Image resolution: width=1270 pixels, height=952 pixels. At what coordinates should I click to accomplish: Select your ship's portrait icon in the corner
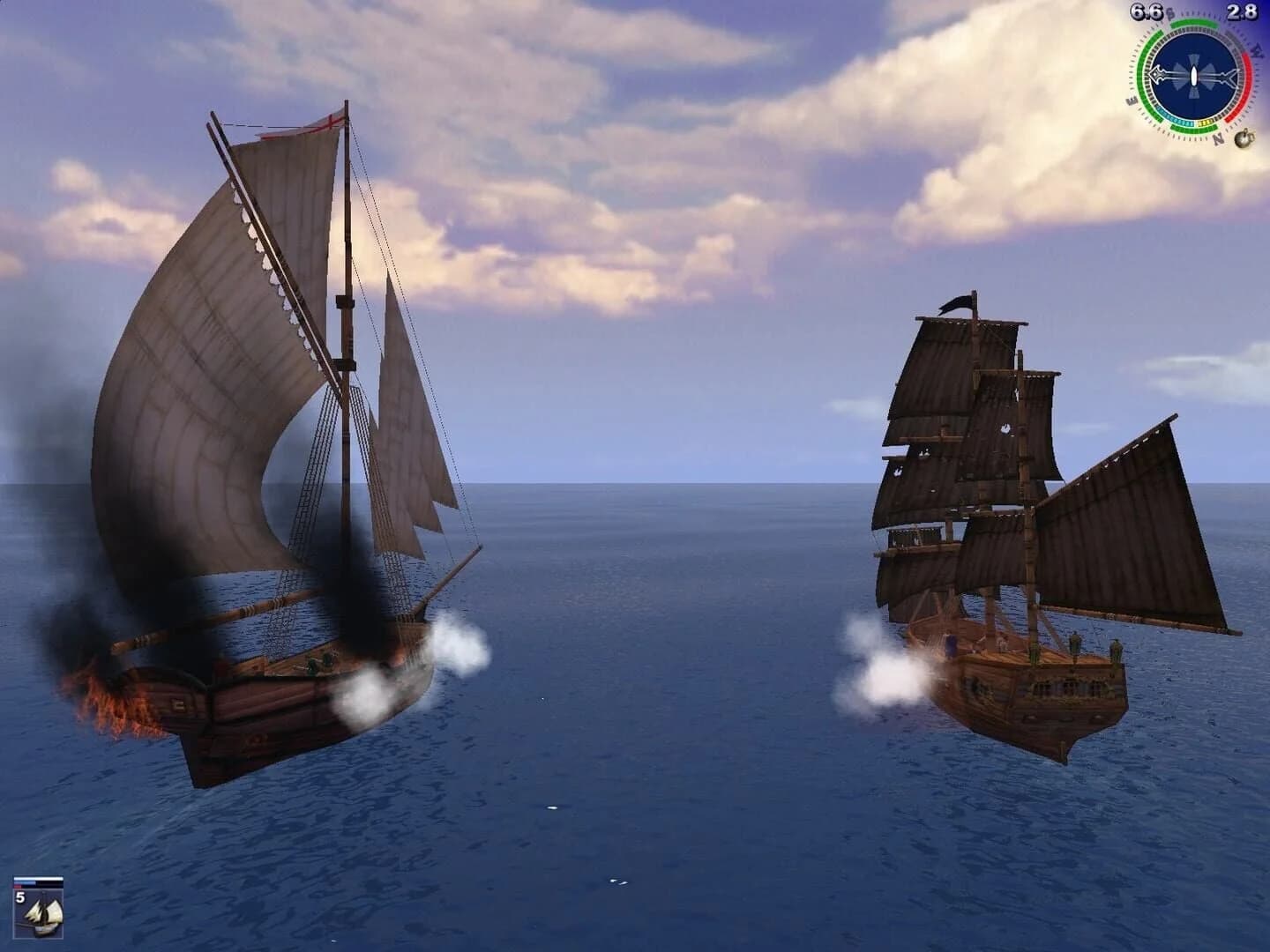tap(38, 912)
